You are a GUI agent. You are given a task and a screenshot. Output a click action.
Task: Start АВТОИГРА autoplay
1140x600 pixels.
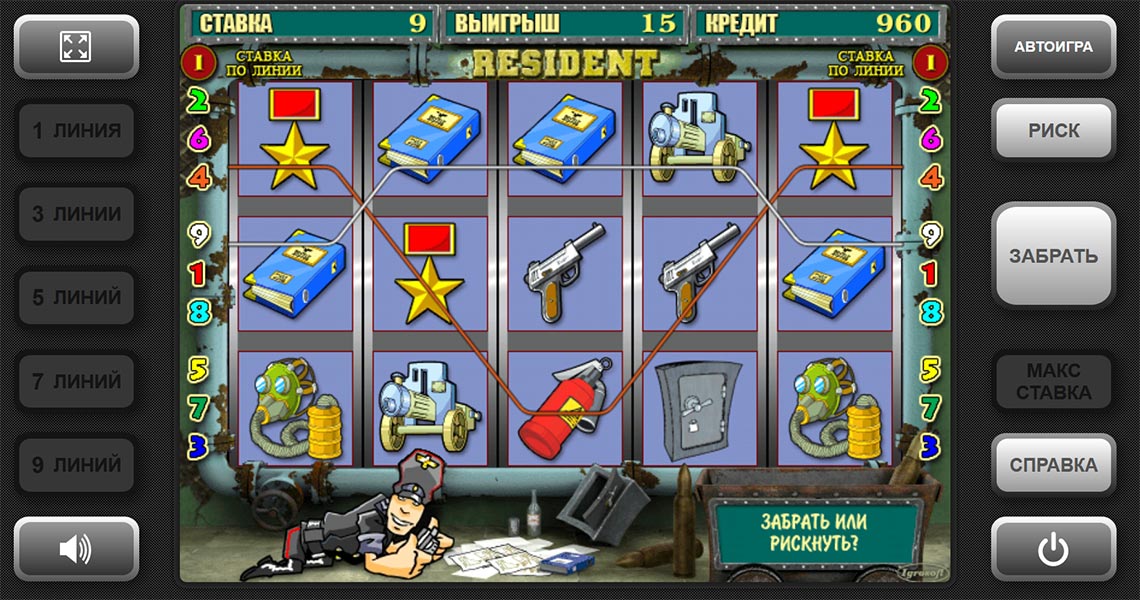tap(1053, 46)
